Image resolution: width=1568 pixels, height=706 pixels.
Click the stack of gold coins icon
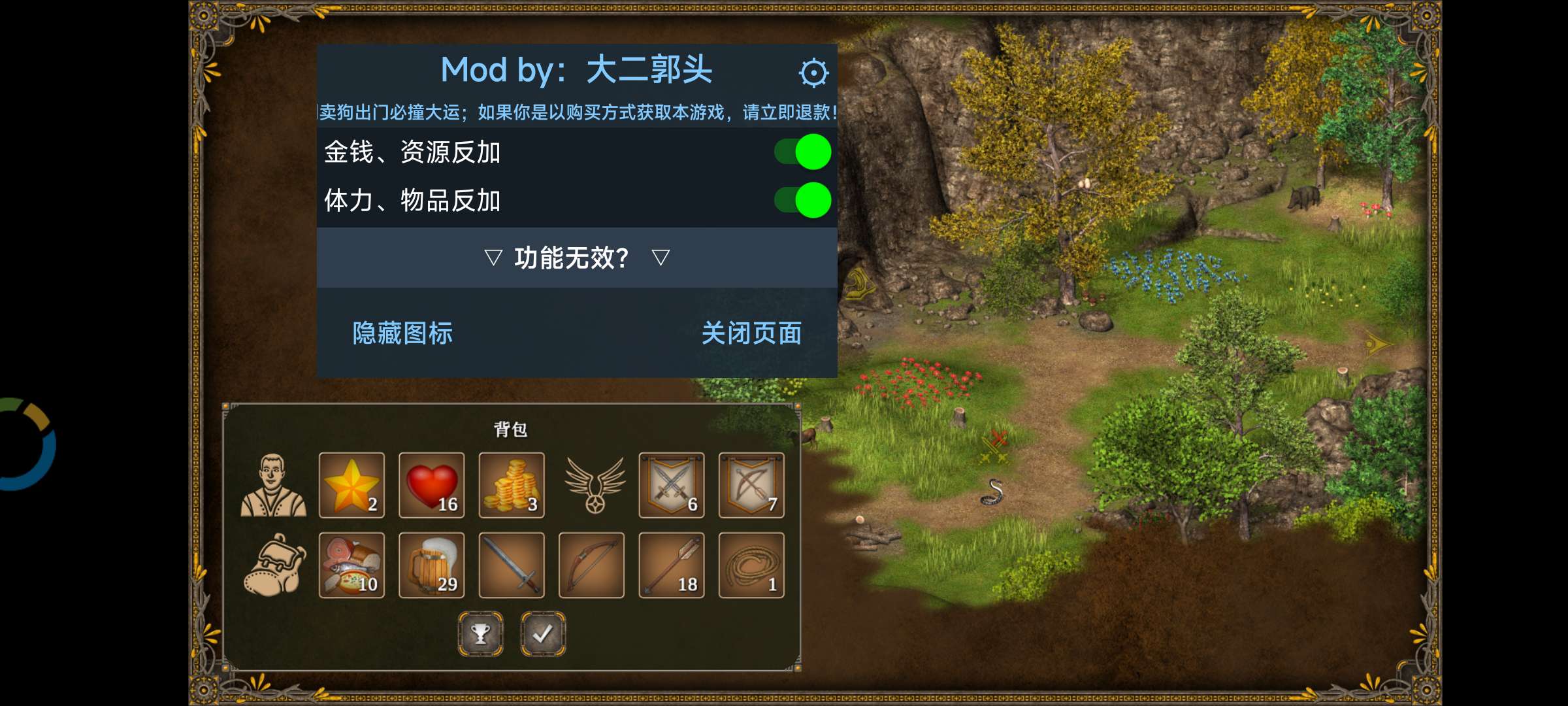click(511, 486)
